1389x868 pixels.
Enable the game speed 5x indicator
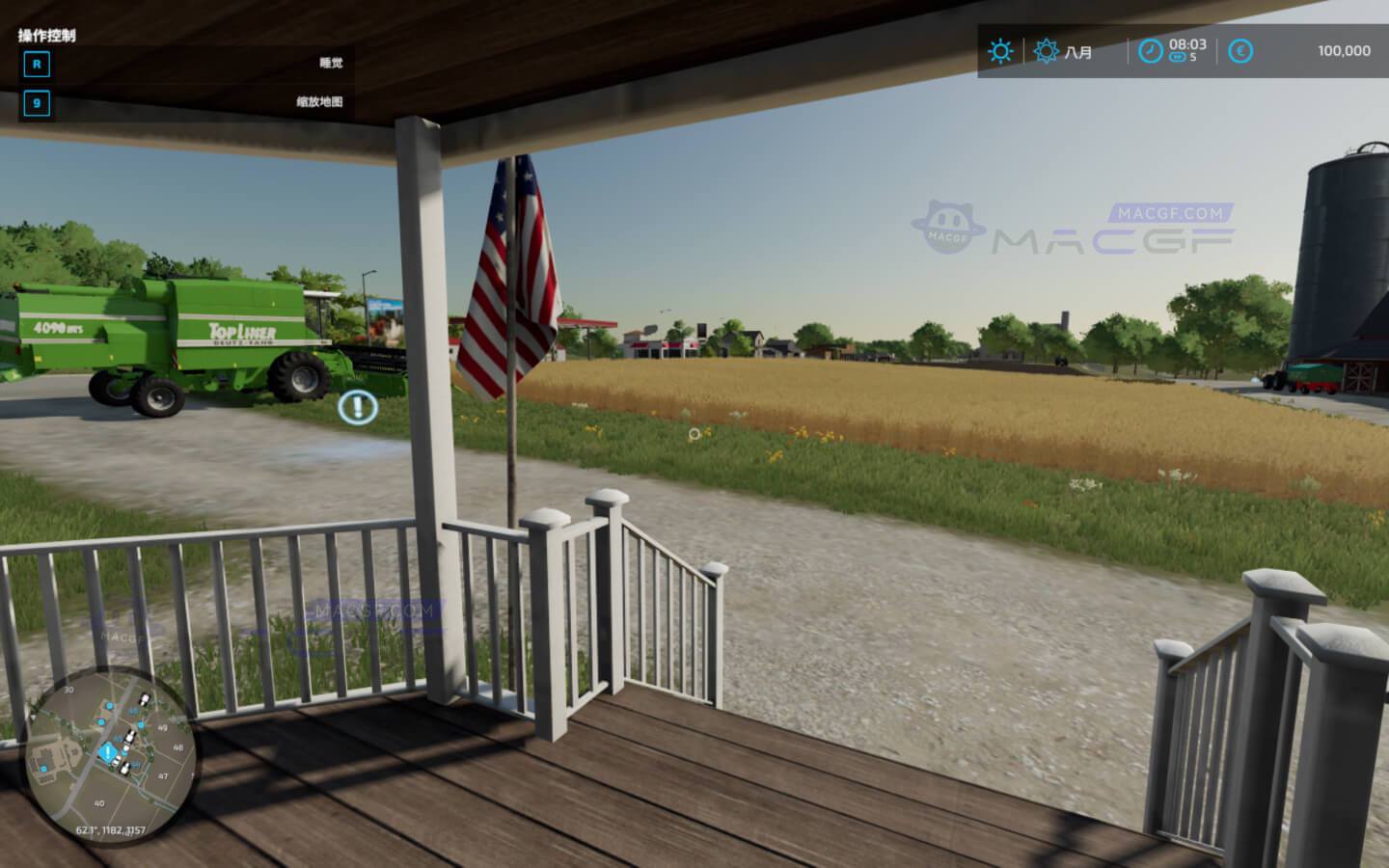(x=1179, y=61)
